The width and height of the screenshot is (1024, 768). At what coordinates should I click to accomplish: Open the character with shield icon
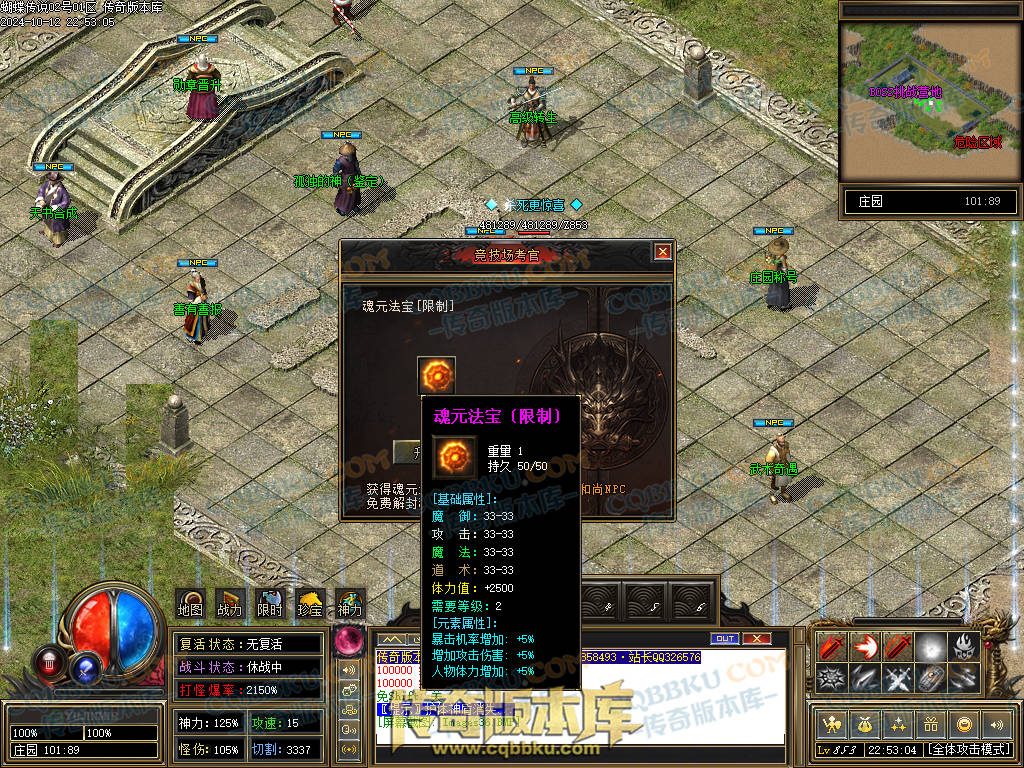point(830,724)
